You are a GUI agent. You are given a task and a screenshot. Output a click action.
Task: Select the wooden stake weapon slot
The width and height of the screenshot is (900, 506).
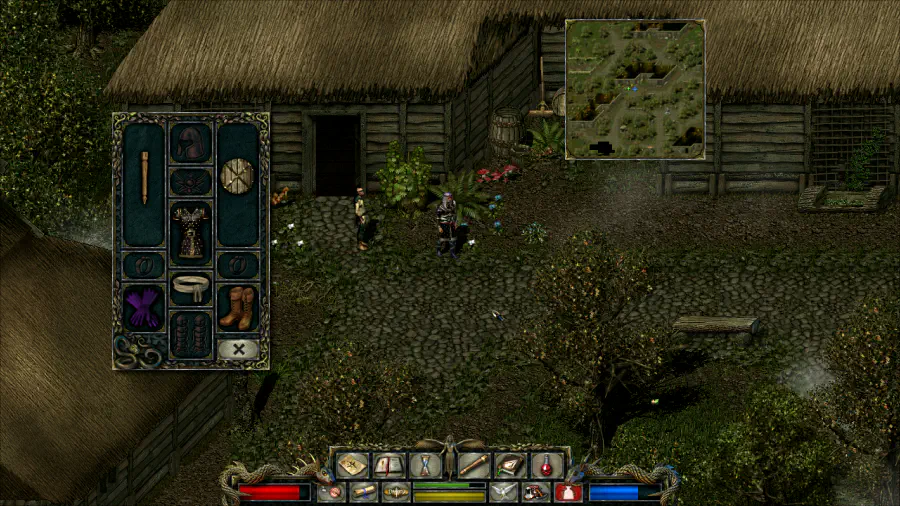tap(144, 178)
